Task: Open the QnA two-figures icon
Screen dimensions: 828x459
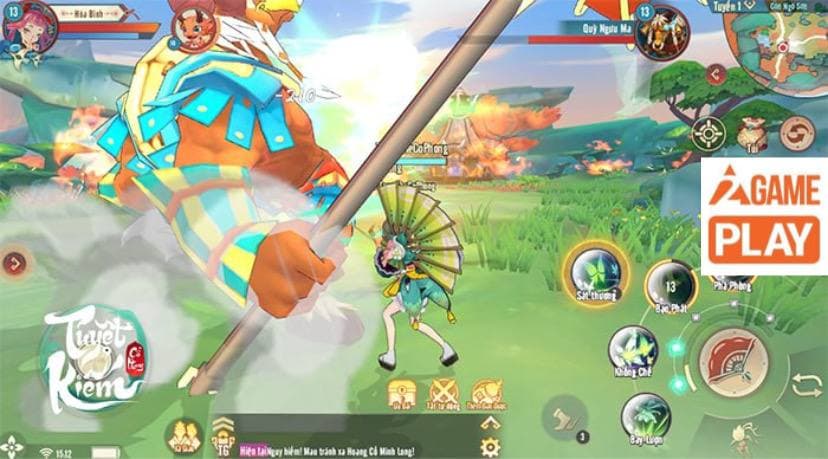Action: [183, 436]
